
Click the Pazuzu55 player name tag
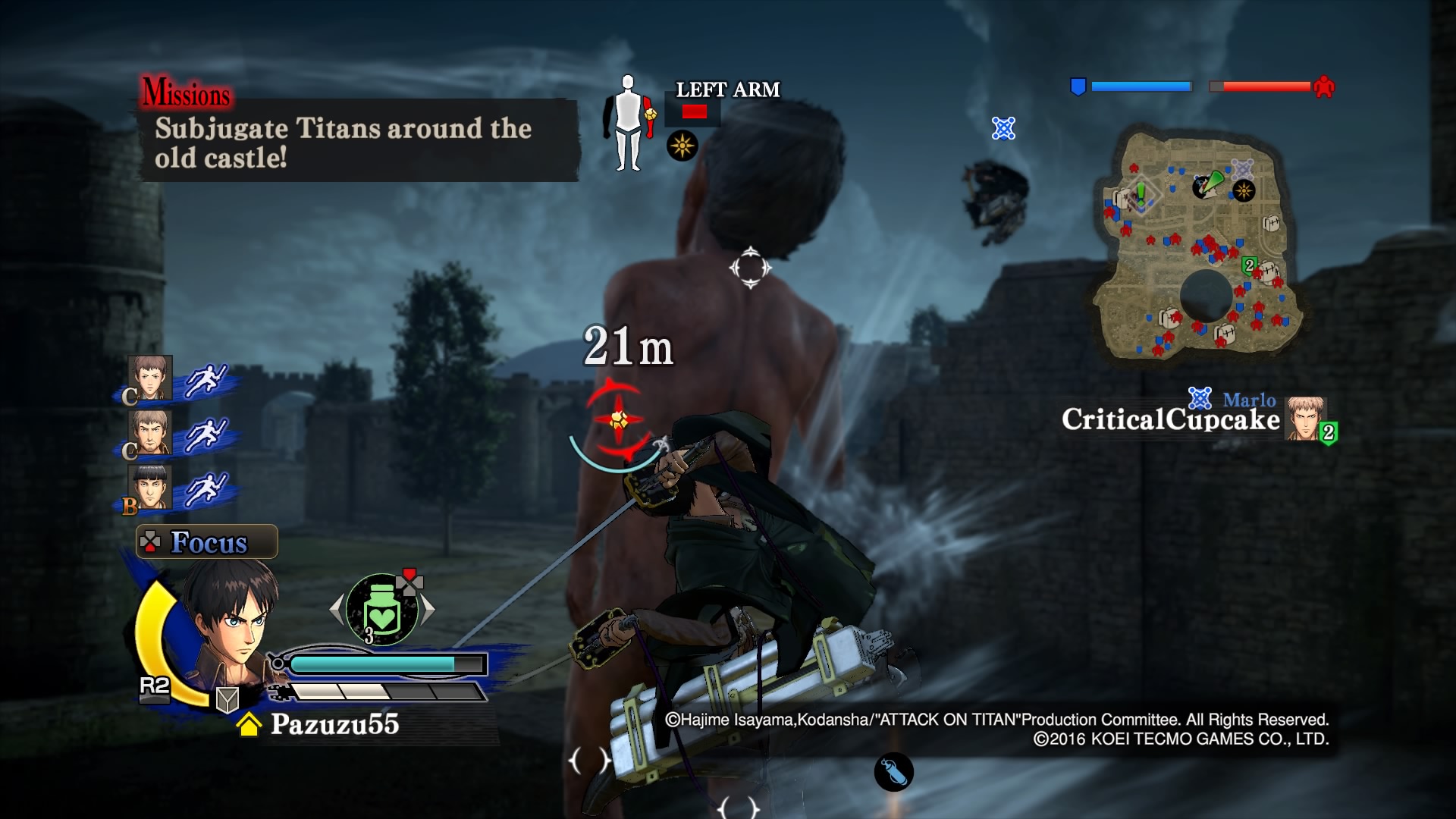(334, 724)
